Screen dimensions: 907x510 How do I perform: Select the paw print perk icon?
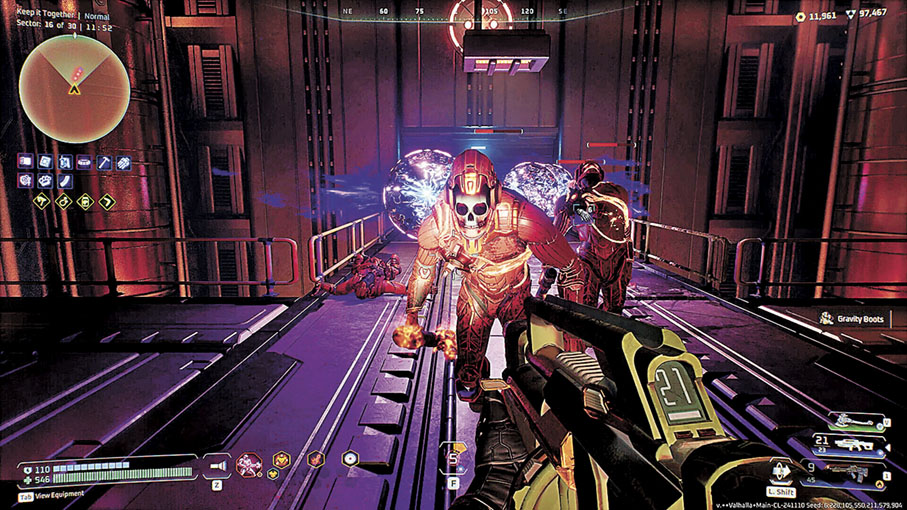(x=45, y=181)
